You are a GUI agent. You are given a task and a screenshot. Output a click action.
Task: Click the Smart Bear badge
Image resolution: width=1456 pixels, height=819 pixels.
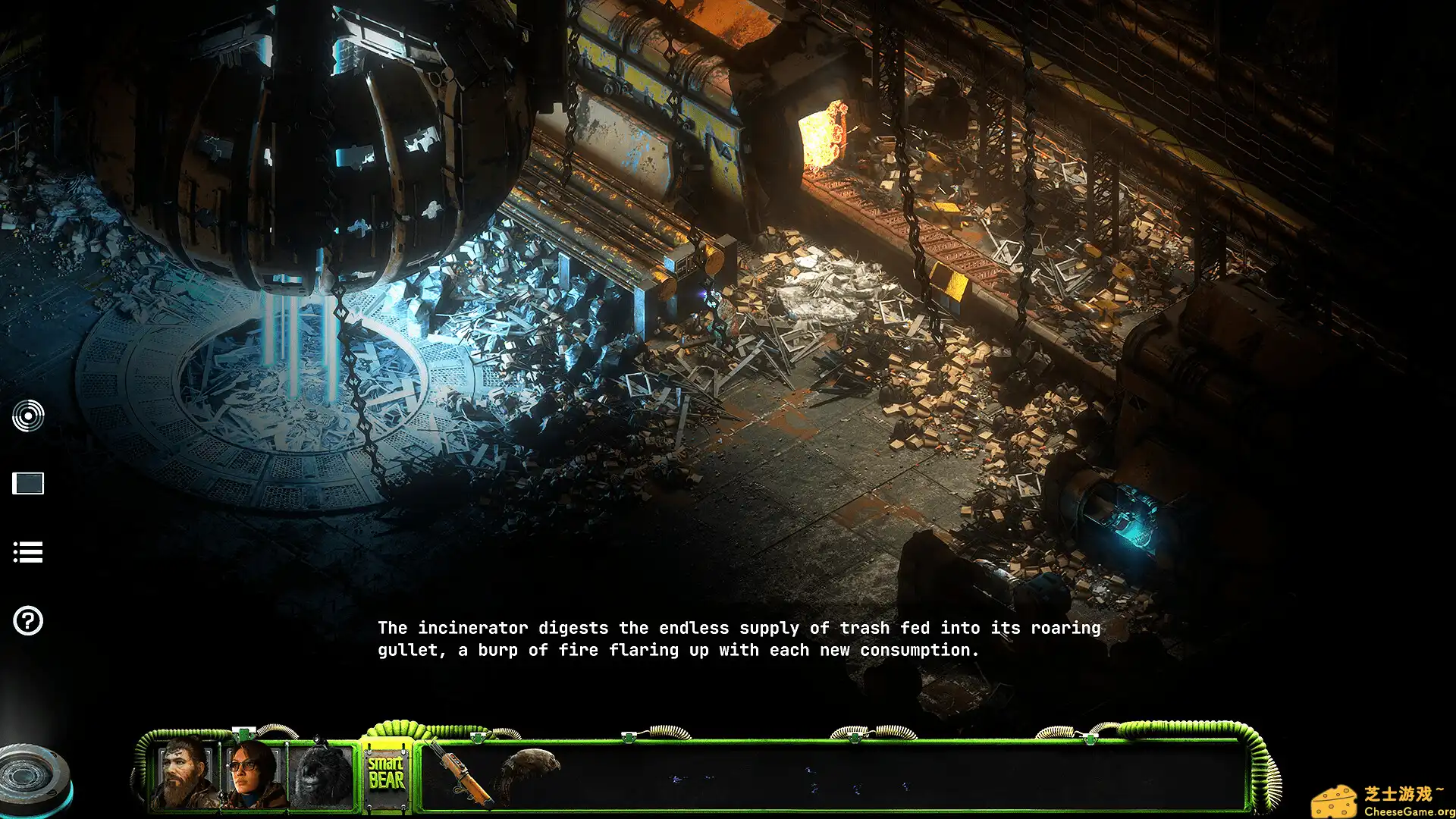point(387,773)
